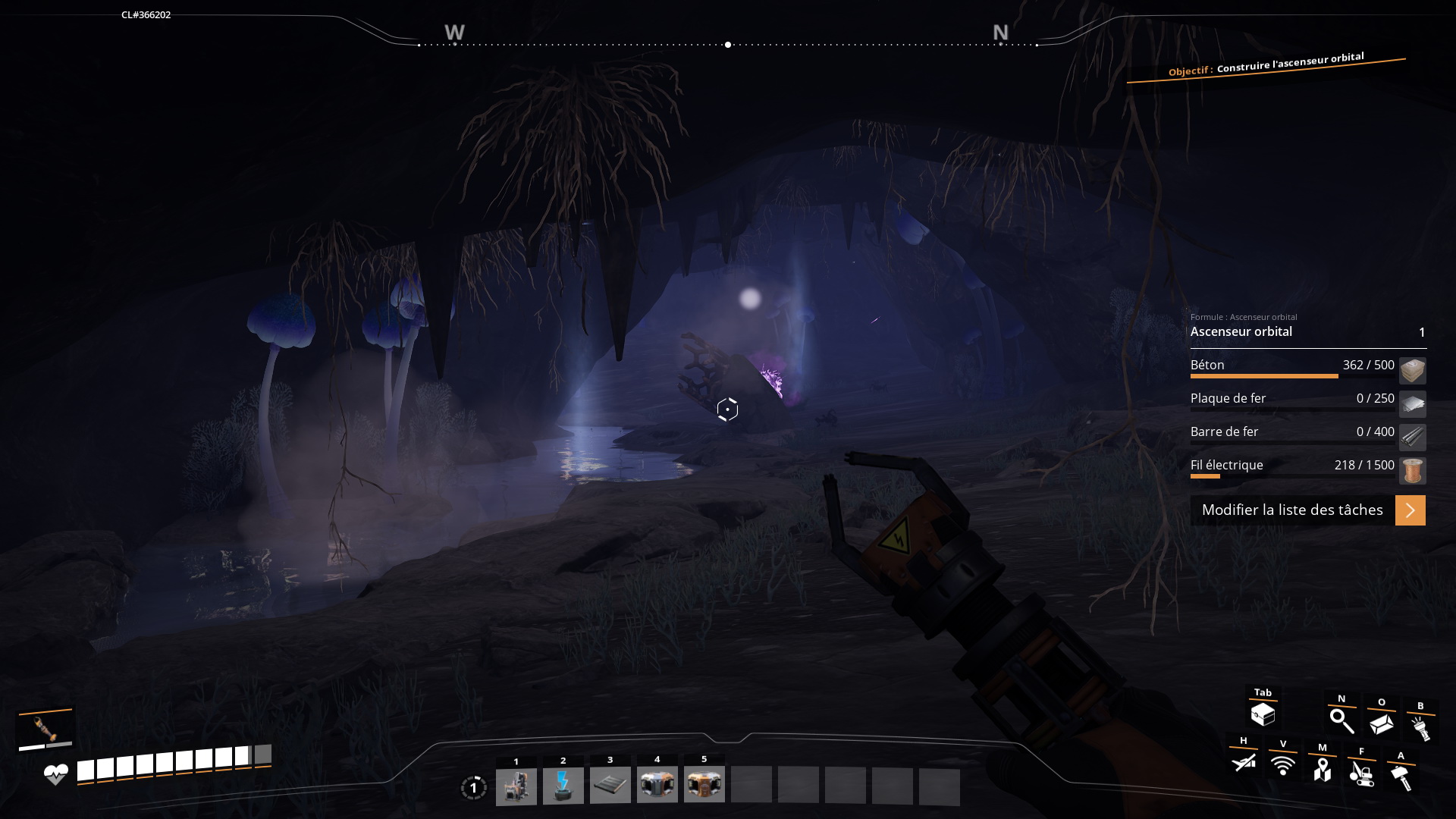Select hotbar slot 4 grey splitter
This screenshot has width=1456, height=819.
[x=657, y=786]
